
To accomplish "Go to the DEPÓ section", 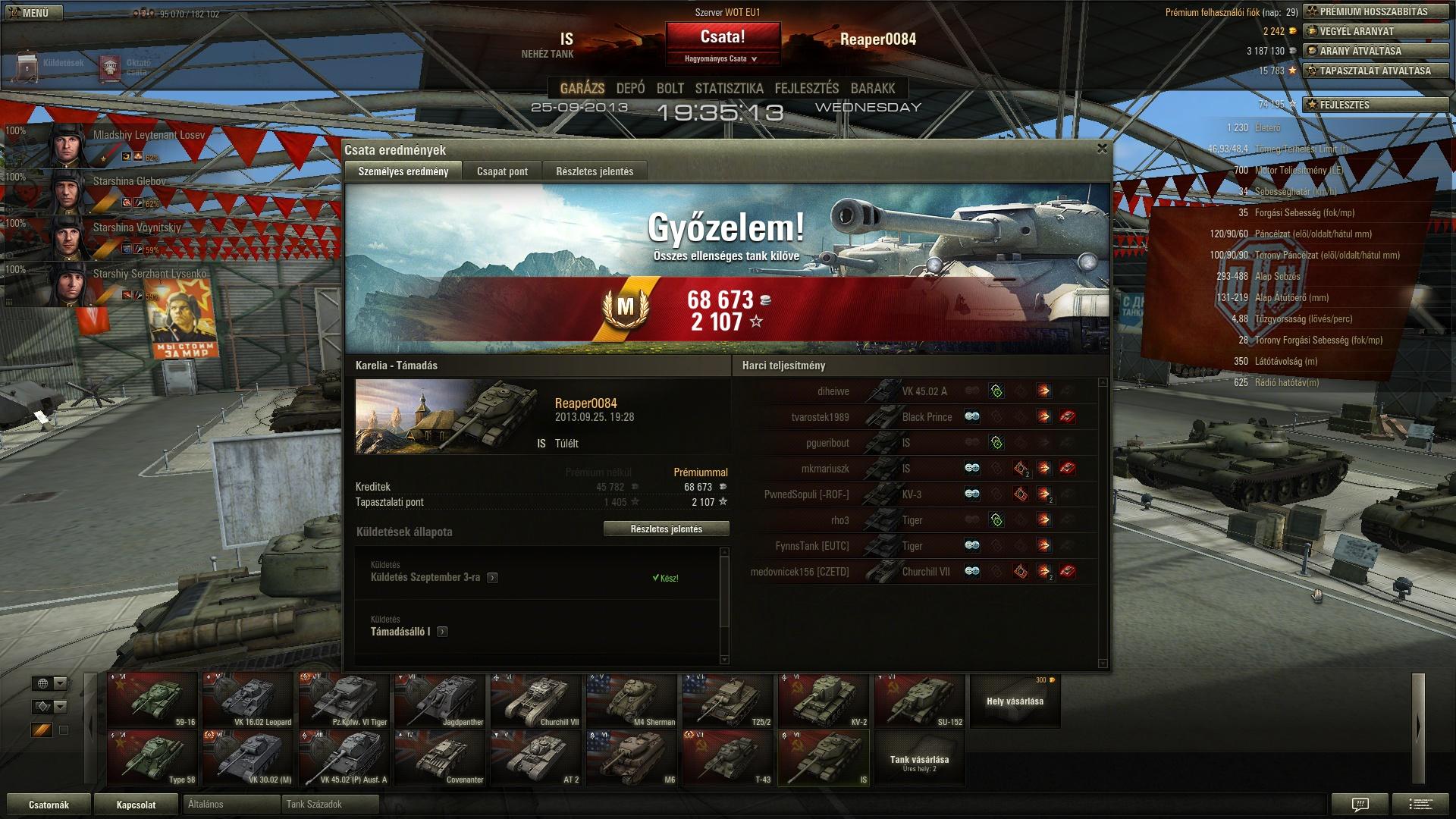I will (x=630, y=89).
